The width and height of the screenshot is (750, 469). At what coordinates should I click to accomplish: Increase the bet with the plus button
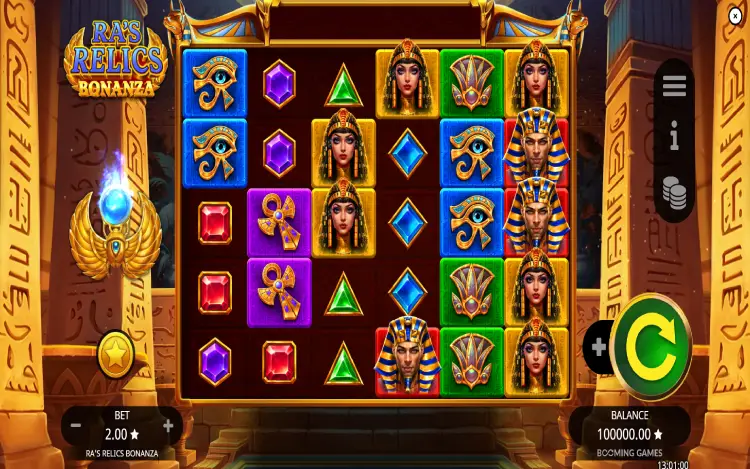coord(168,426)
